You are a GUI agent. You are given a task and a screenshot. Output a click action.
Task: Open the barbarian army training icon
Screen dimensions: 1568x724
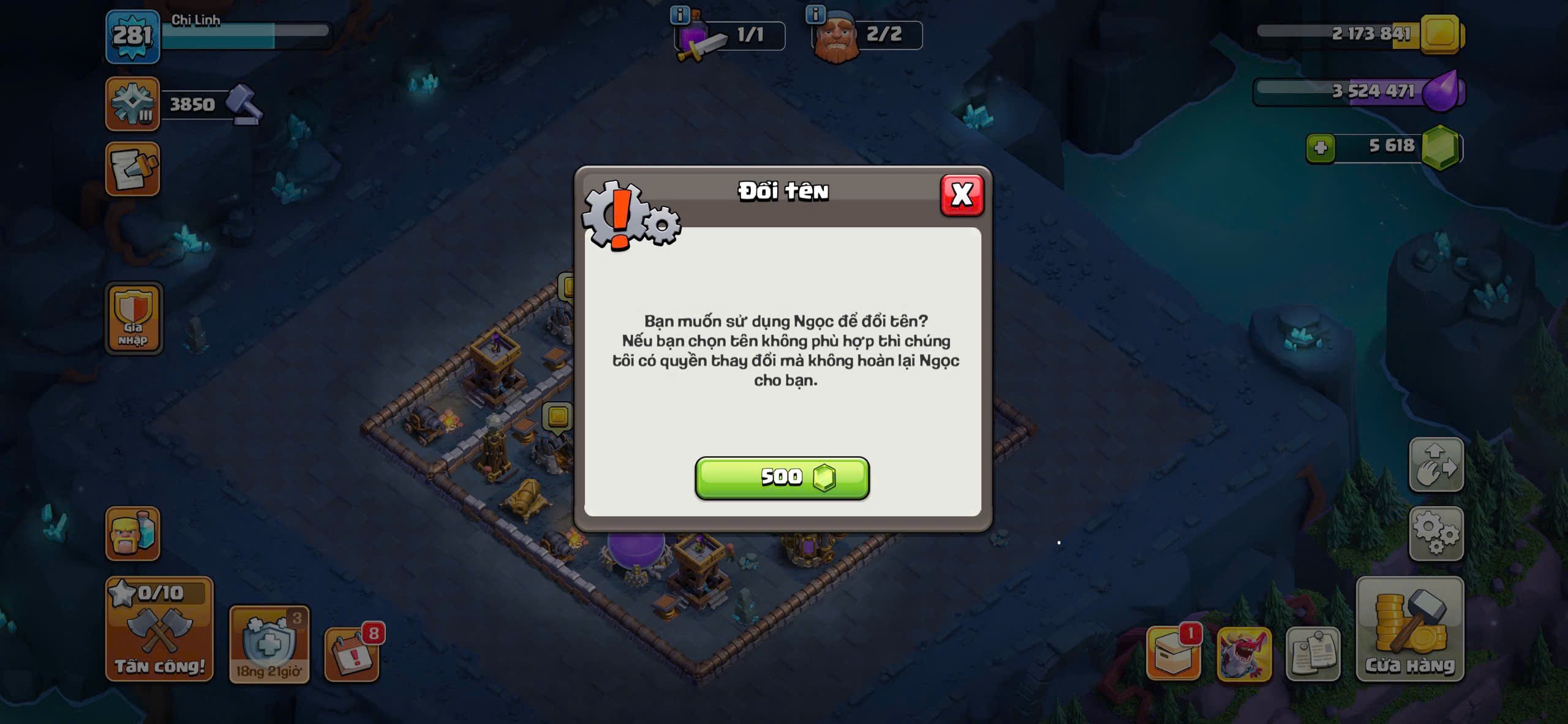coord(132,534)
